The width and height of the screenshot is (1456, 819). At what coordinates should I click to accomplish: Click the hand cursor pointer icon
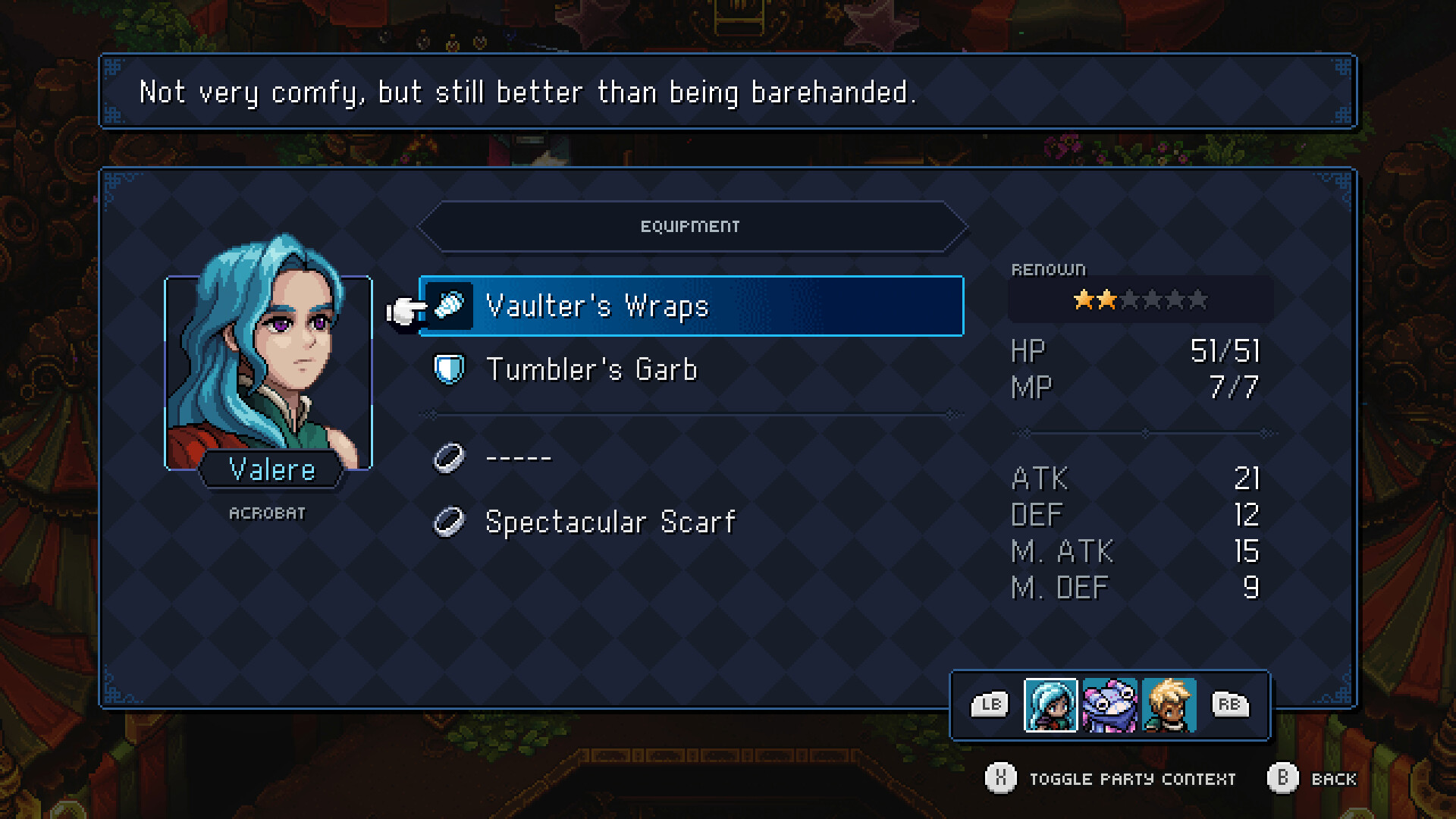pyautogui.click(x=403, y=307)
